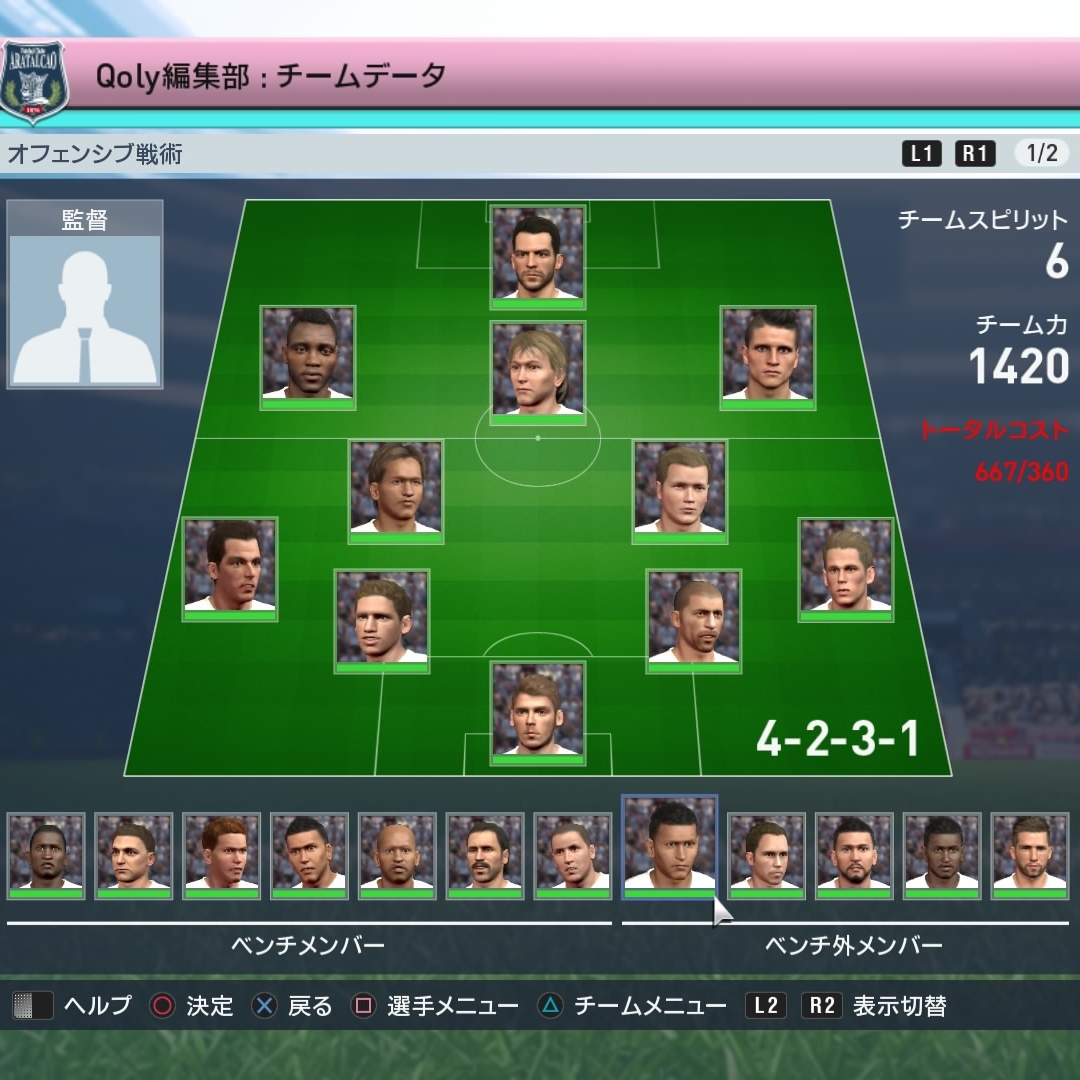Select the goalkeeper player card
The height and width of the screenshot is (1080, 1080).
pyautogui.click(x=538, y=713)
